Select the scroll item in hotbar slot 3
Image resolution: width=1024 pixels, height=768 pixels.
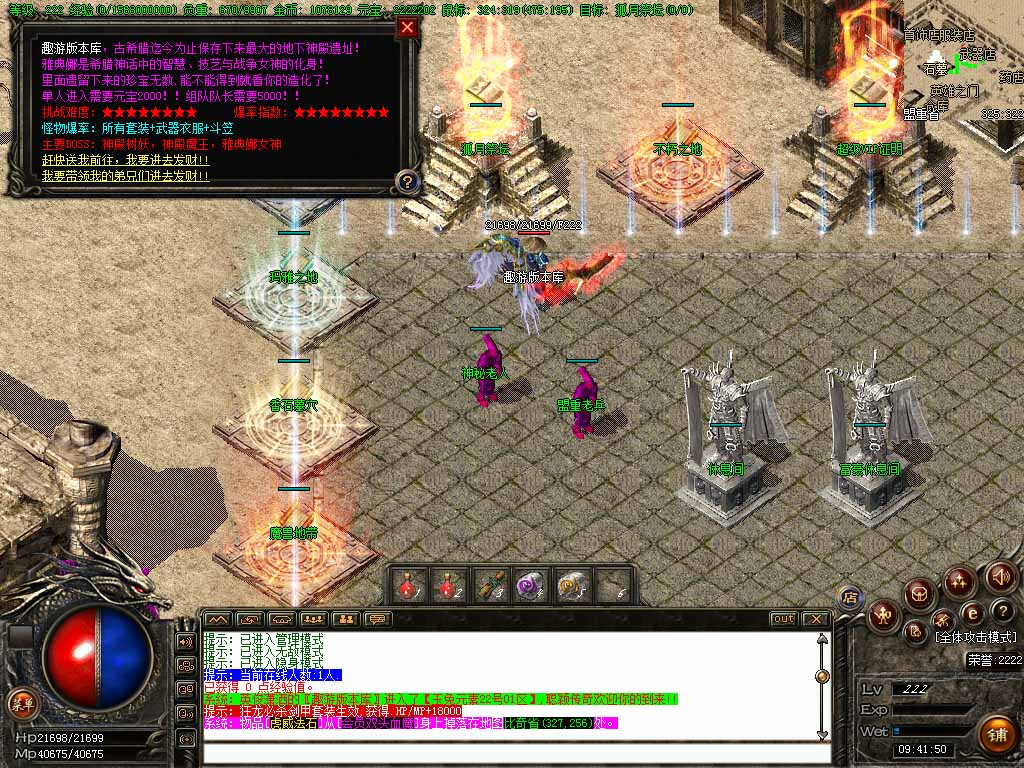[x=489, y=585]
